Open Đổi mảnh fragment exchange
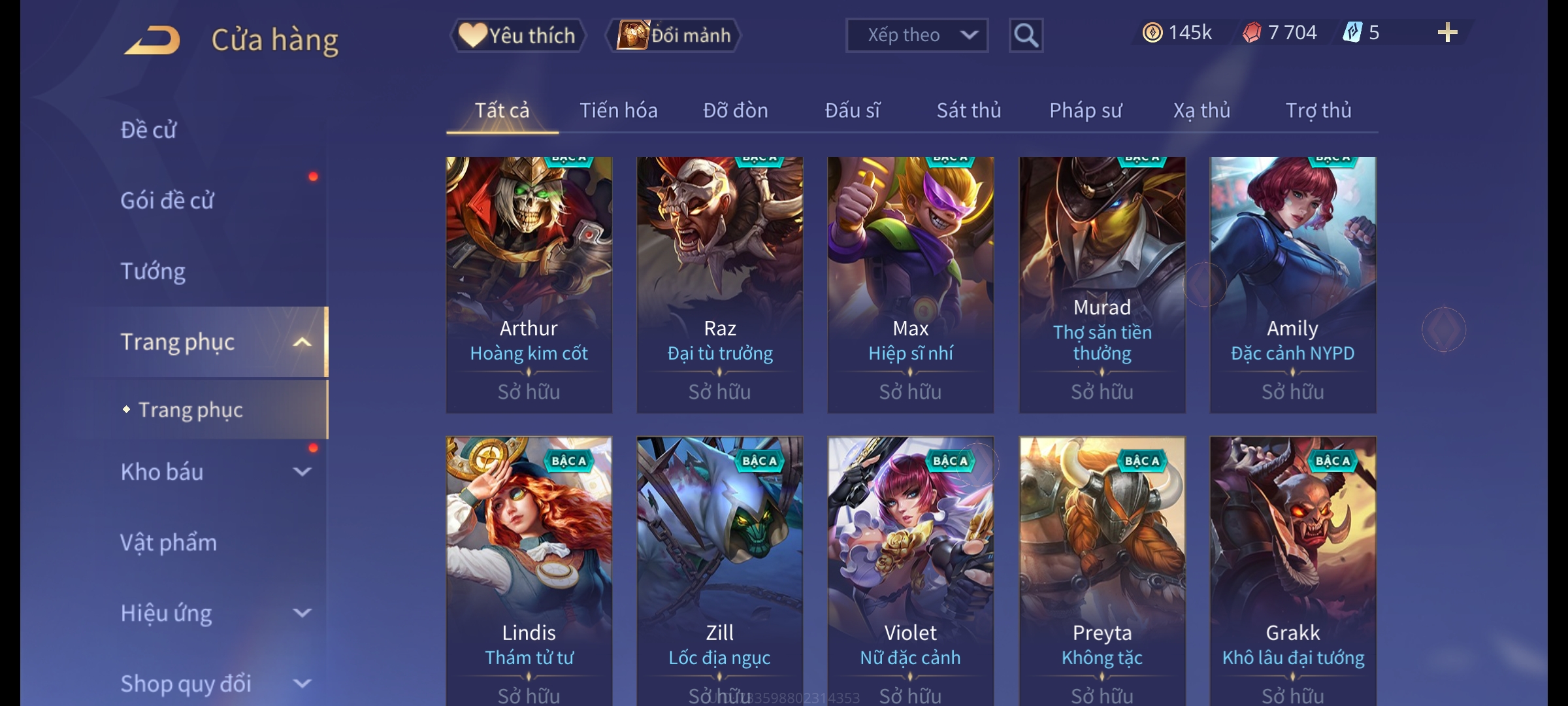The image size is (1568, 706). [674, 35]
